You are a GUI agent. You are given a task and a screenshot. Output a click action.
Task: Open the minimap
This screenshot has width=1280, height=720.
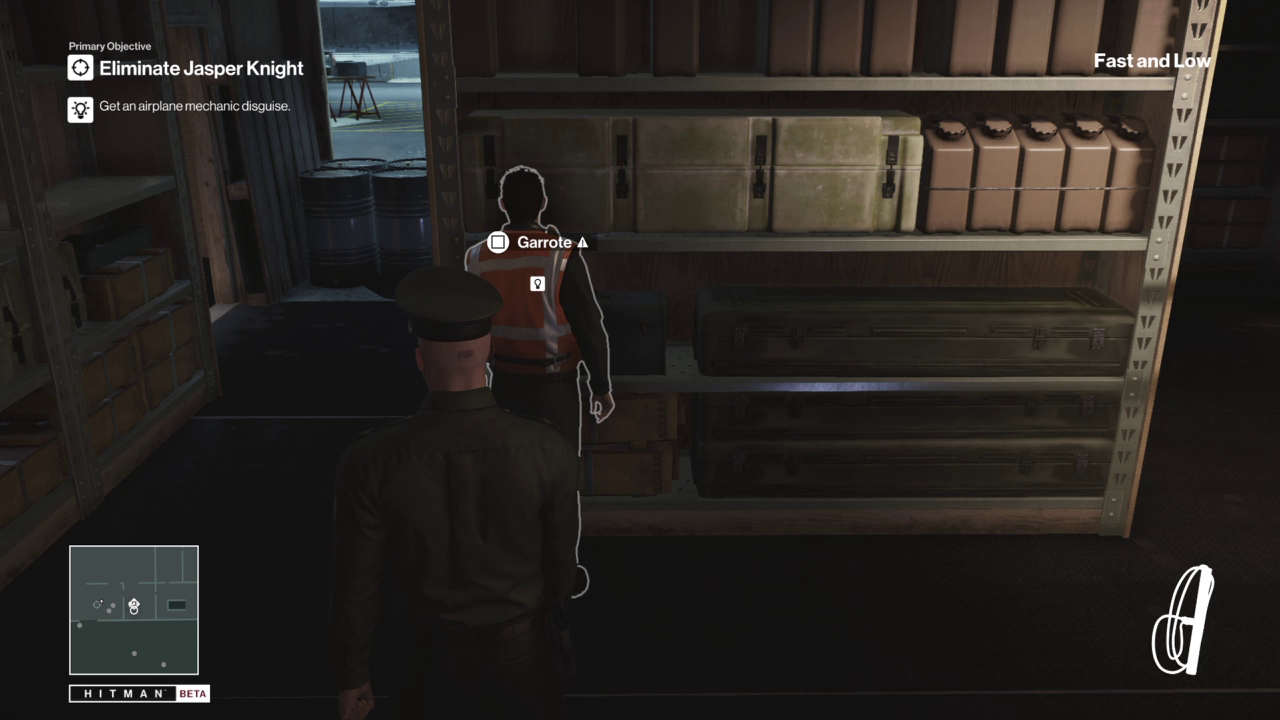pos(134,610)
